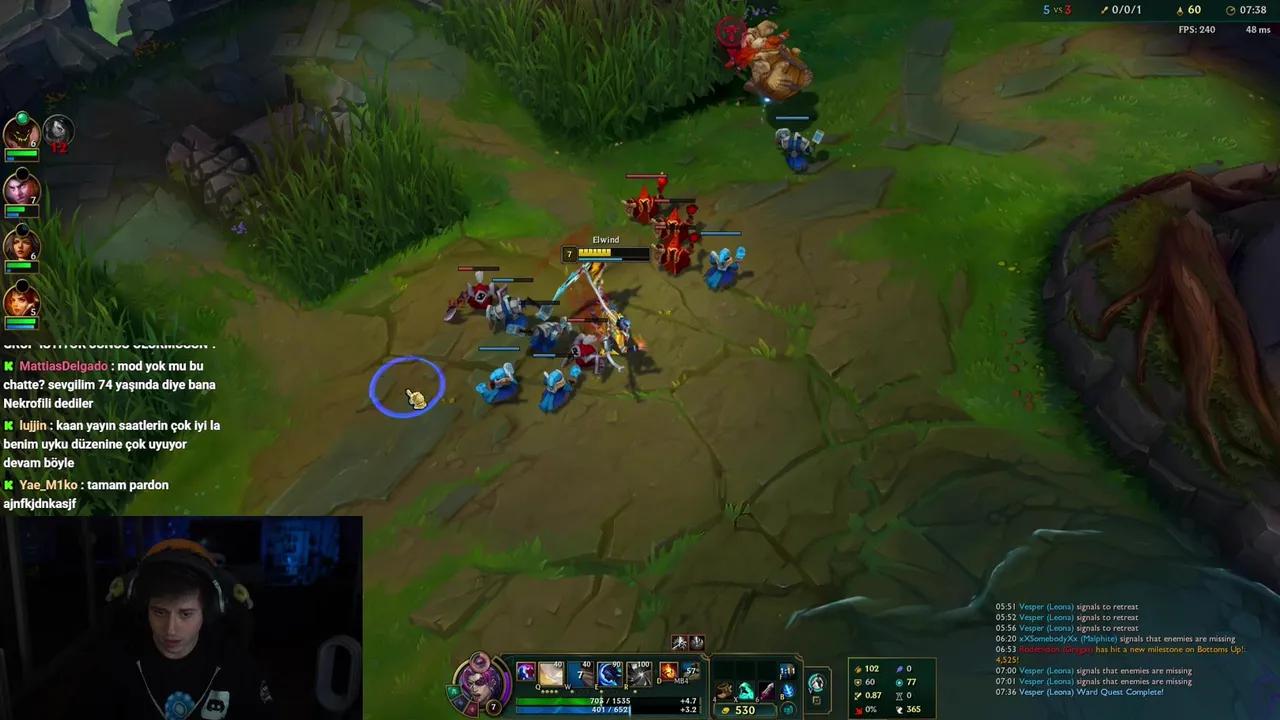This screenshot has height=720, width=1280.
Task: Click the W ability level-up dot
Action: coord(571,693)
